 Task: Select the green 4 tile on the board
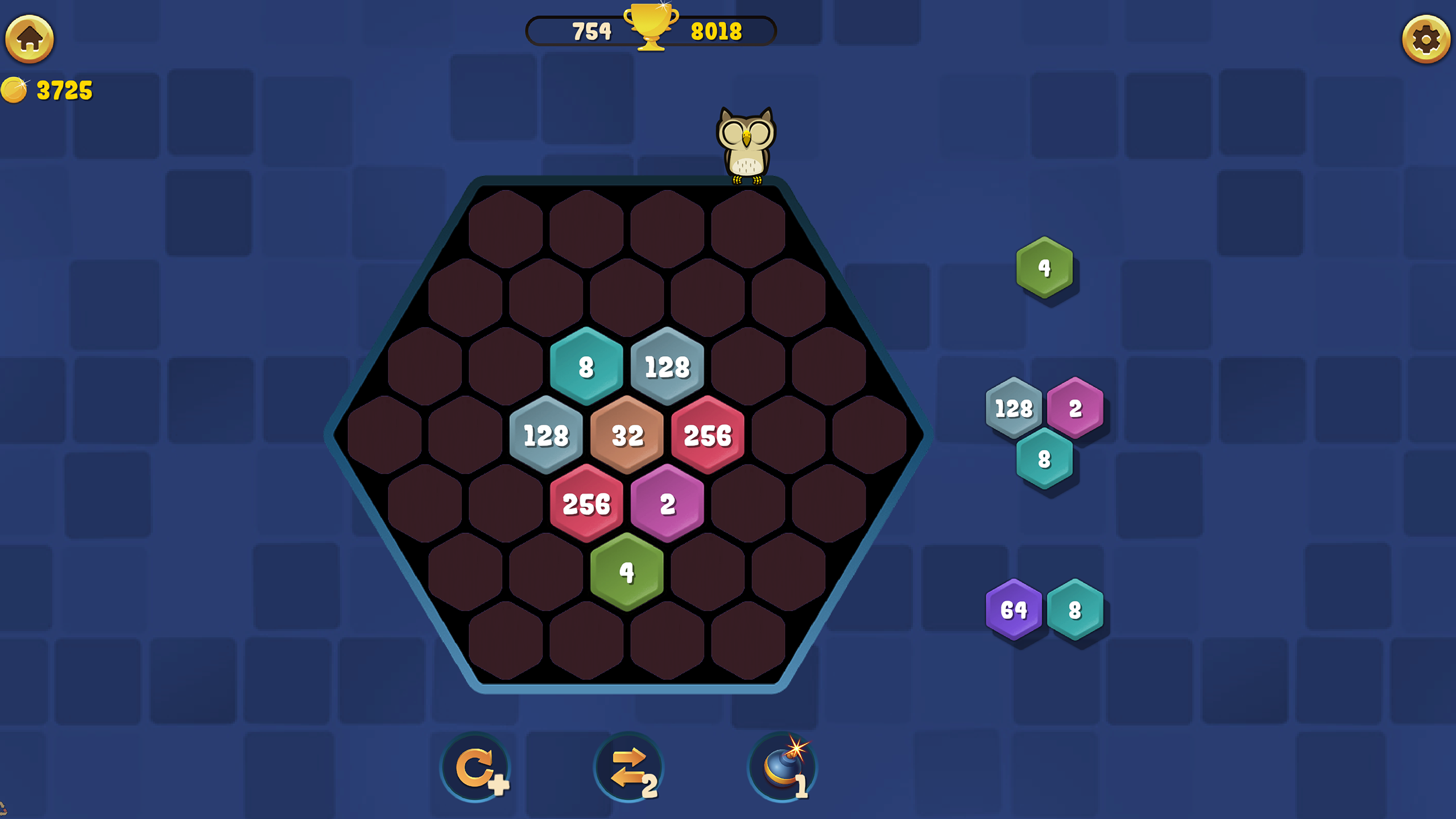[x=627, y=573]
